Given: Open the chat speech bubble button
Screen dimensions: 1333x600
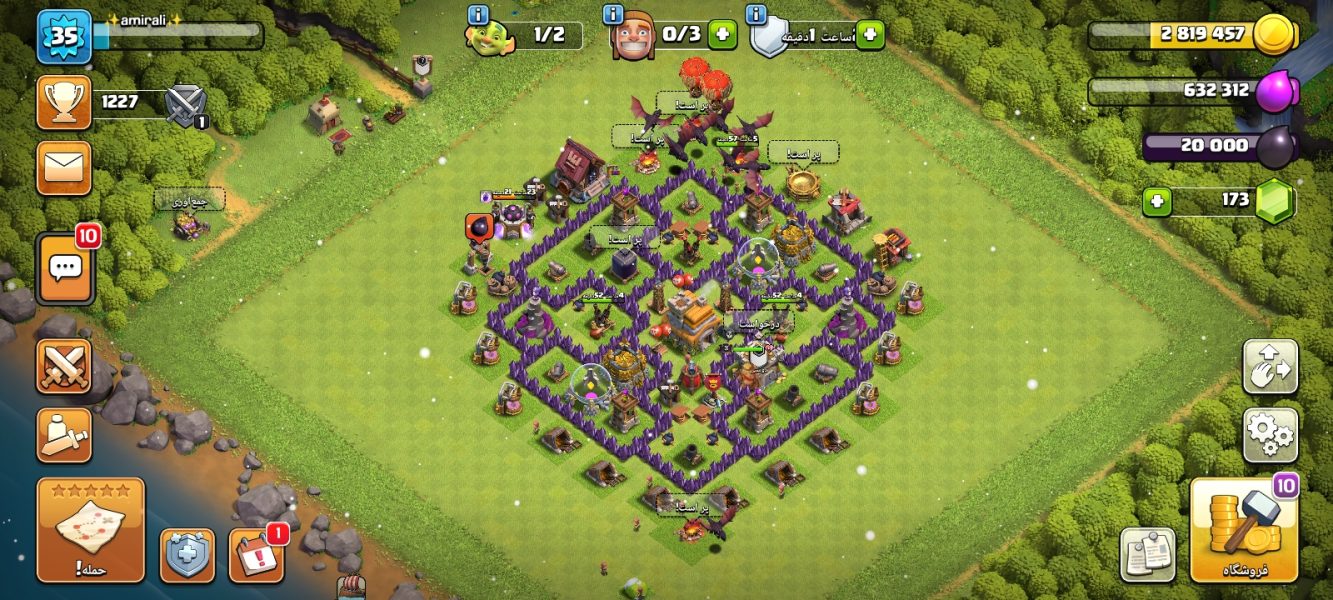Looking at the screenshot, I should [x=65, y=268].
